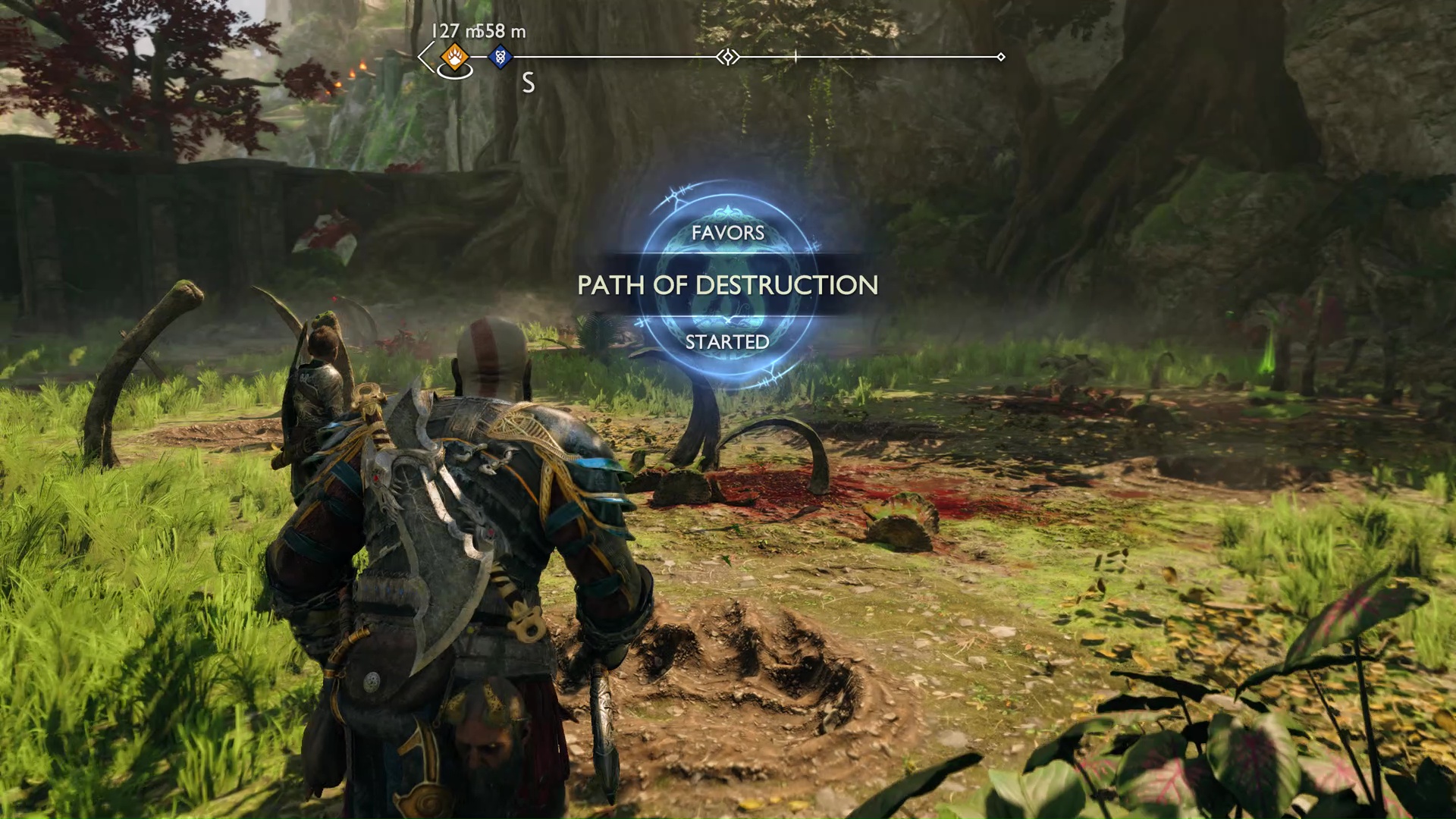Toggle the blue compass objective marker off
Image resolution: width=1456 pixels, height=819 pixels.
point(499,55)
